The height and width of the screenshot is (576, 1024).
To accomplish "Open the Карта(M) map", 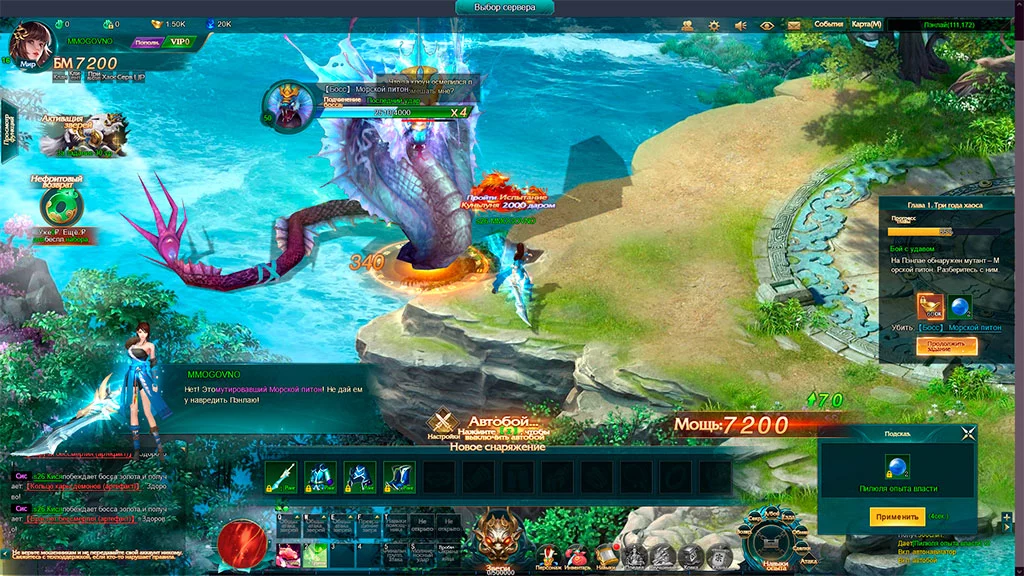I will [866, 24].
